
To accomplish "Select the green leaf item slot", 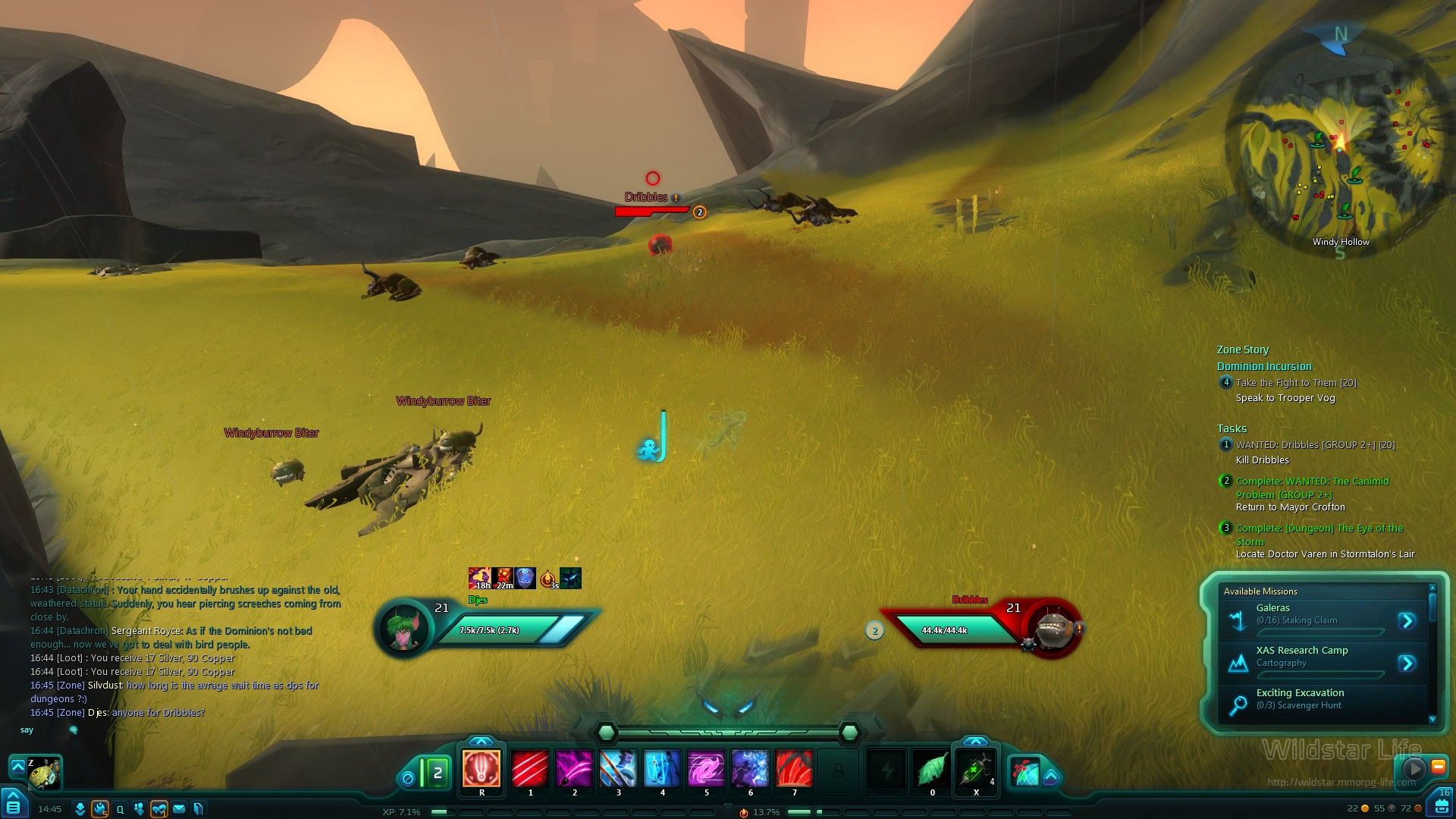I will click(x=932, y=770).
